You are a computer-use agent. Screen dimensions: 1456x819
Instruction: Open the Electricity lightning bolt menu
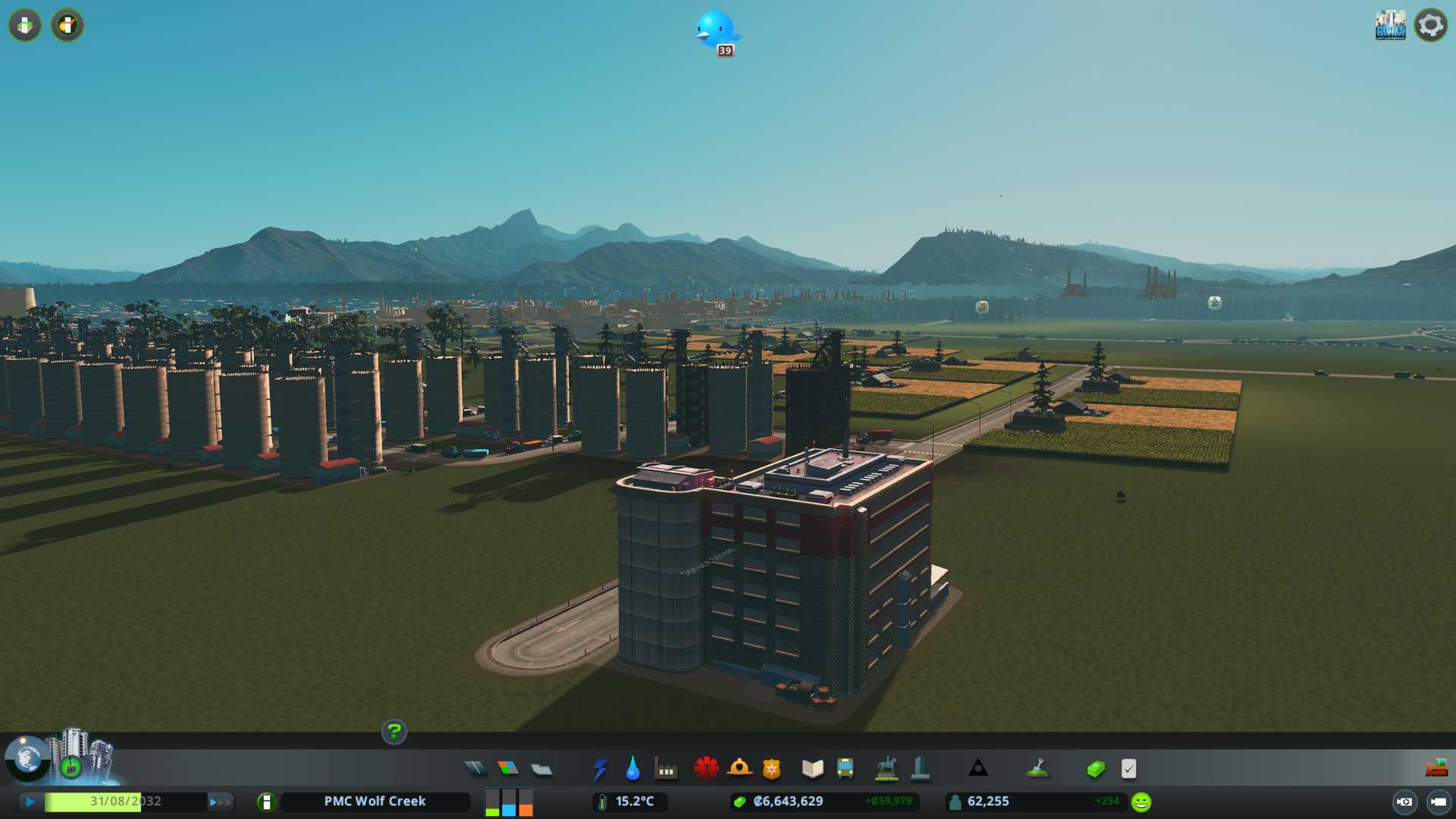coord(600,769)
